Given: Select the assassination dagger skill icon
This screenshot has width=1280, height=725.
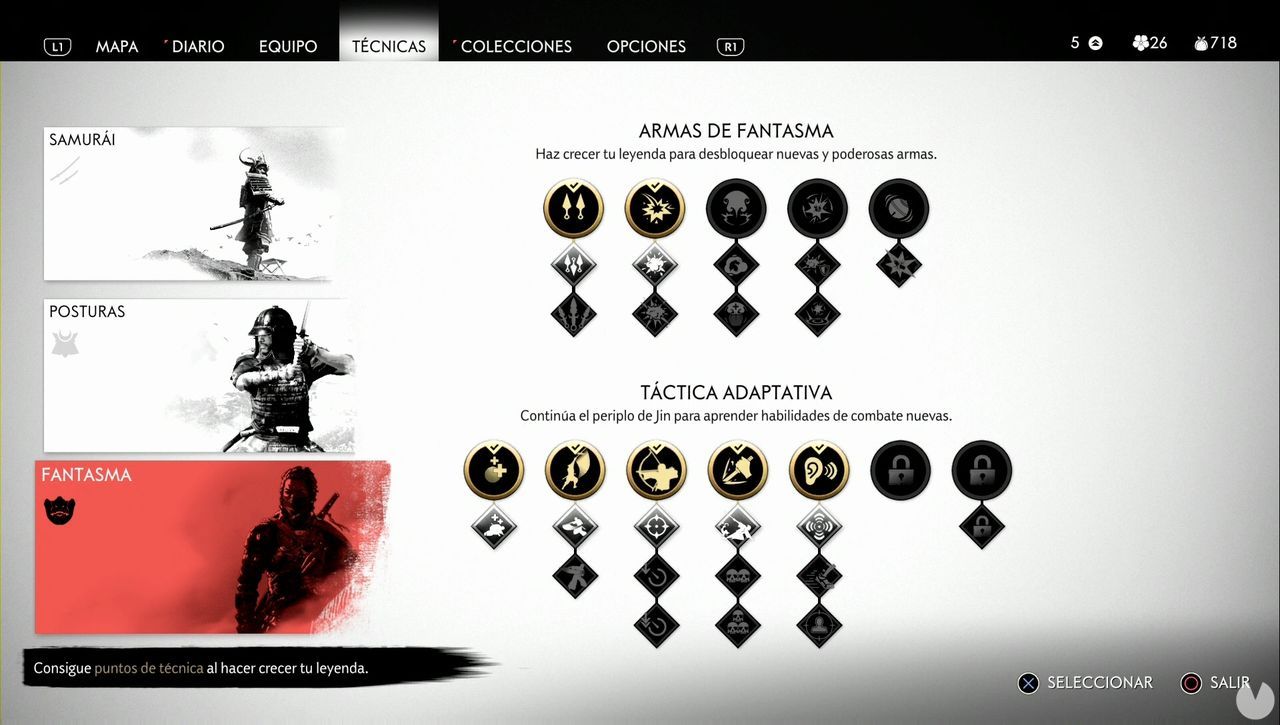Looking at the screenshot, I should pyautogui.click(x=737, y=469).
